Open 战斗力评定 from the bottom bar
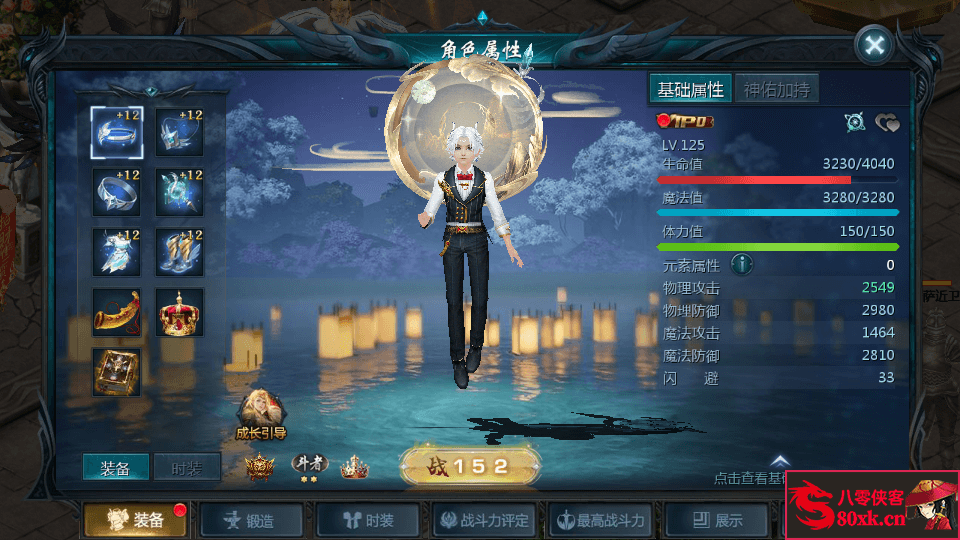 click(x=485, y=520)
